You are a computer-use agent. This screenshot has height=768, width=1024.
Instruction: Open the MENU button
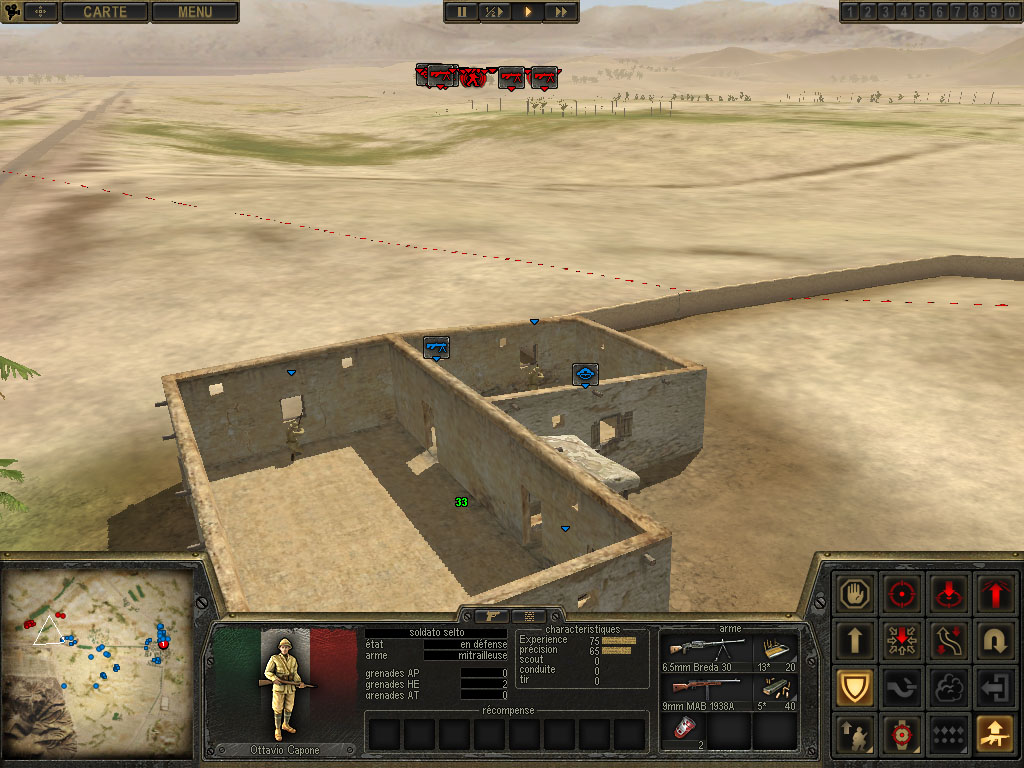195,12
